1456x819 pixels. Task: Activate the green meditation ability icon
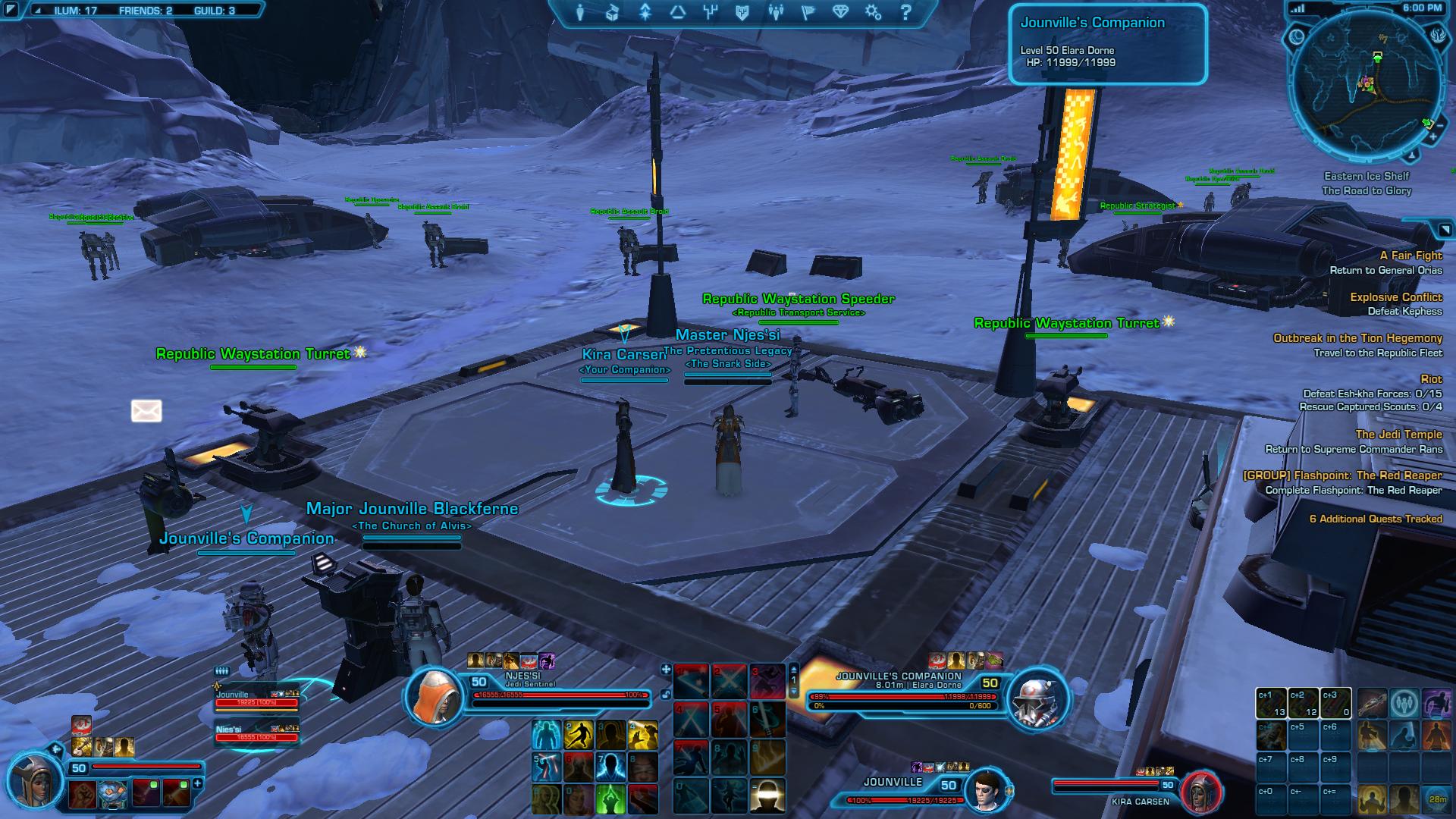(x=610, y=798)
